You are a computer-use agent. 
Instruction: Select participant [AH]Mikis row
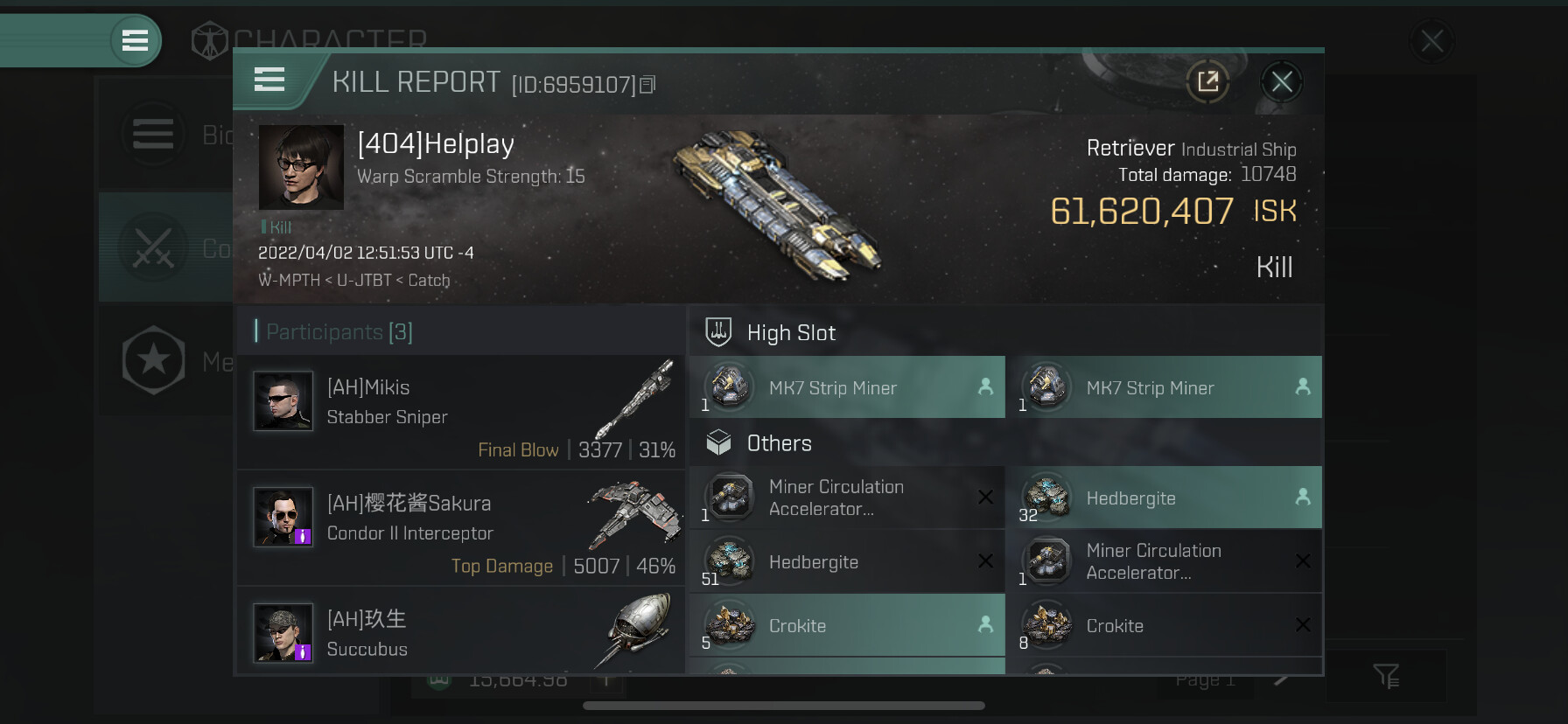[461, 412]
